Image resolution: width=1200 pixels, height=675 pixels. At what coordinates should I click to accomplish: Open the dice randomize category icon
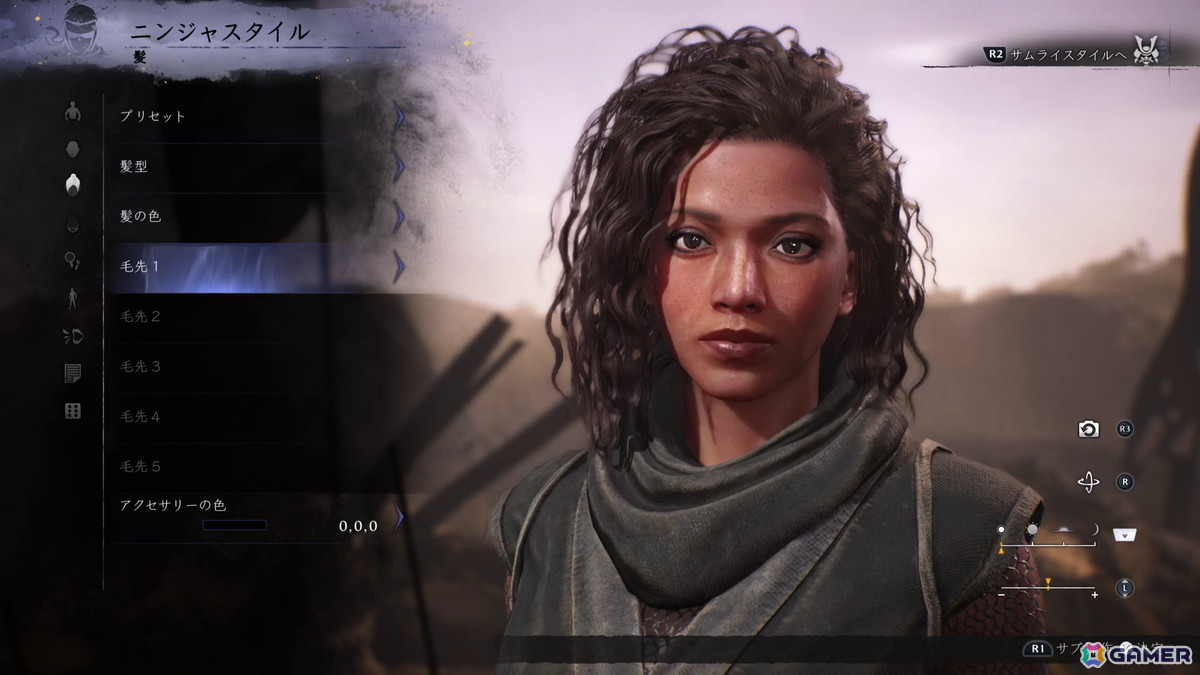click(x=72, y=411)
